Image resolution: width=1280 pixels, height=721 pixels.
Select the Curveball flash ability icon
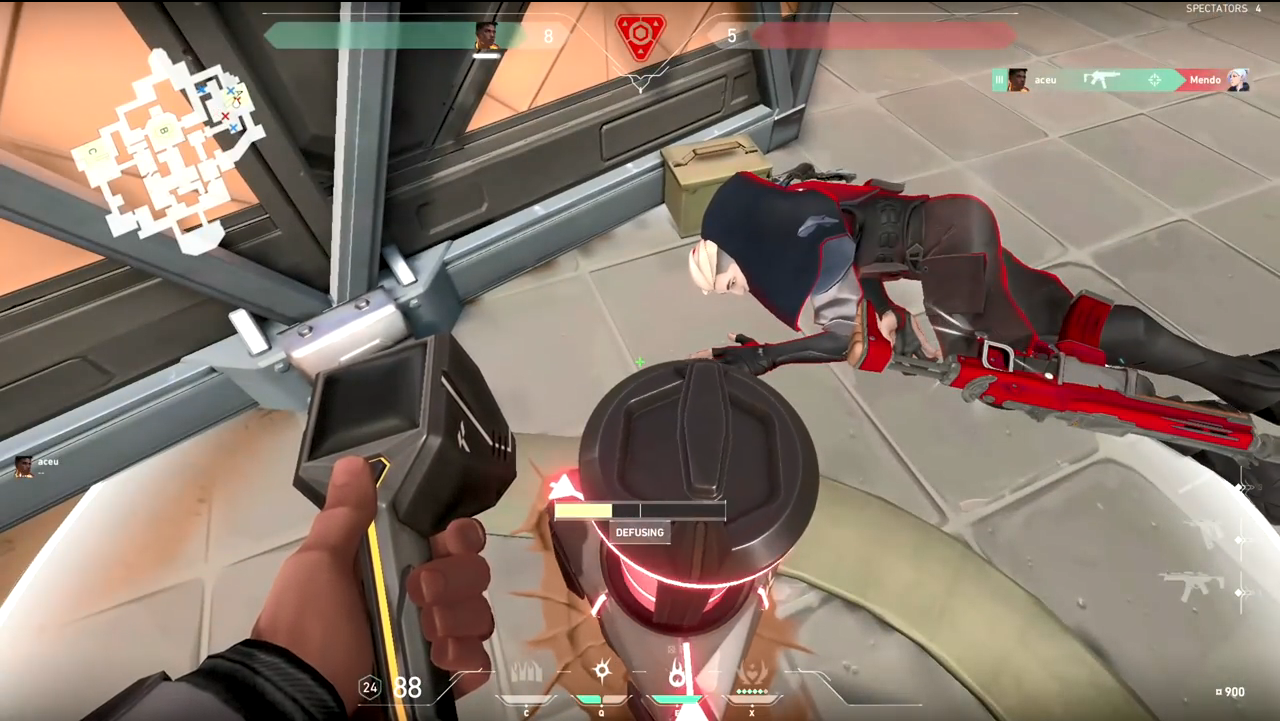(x=602, y=672)
